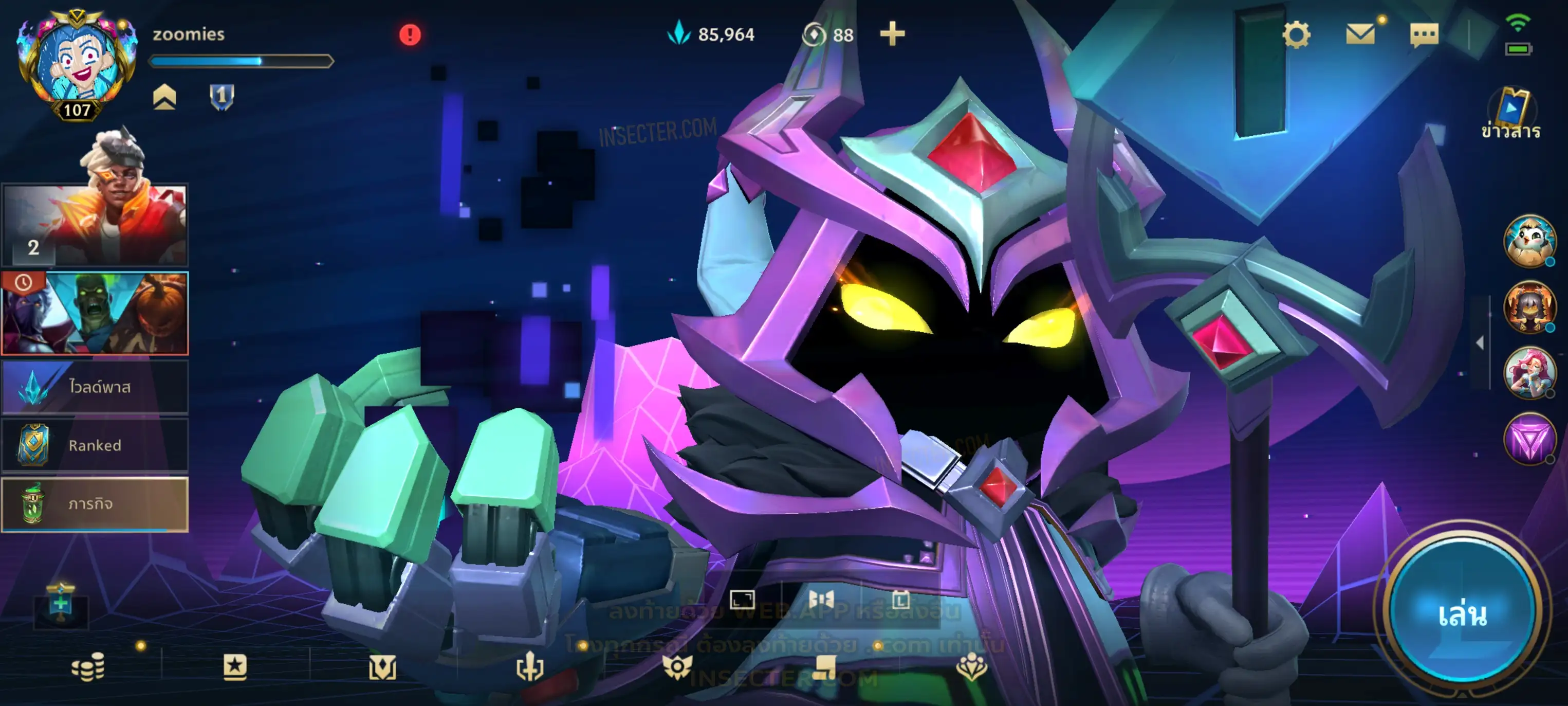Open the orange-jacket champion event banner

tap(95, 224)
